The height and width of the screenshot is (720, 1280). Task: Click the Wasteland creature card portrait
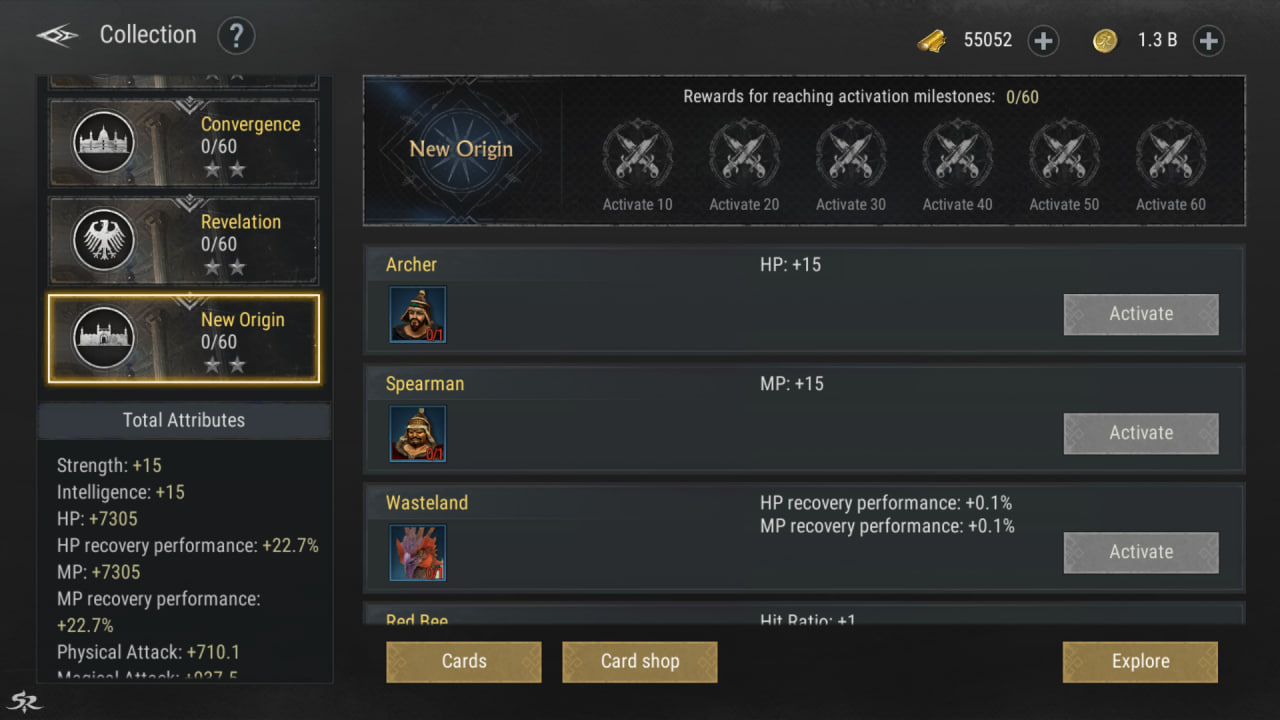click(418, 552)
